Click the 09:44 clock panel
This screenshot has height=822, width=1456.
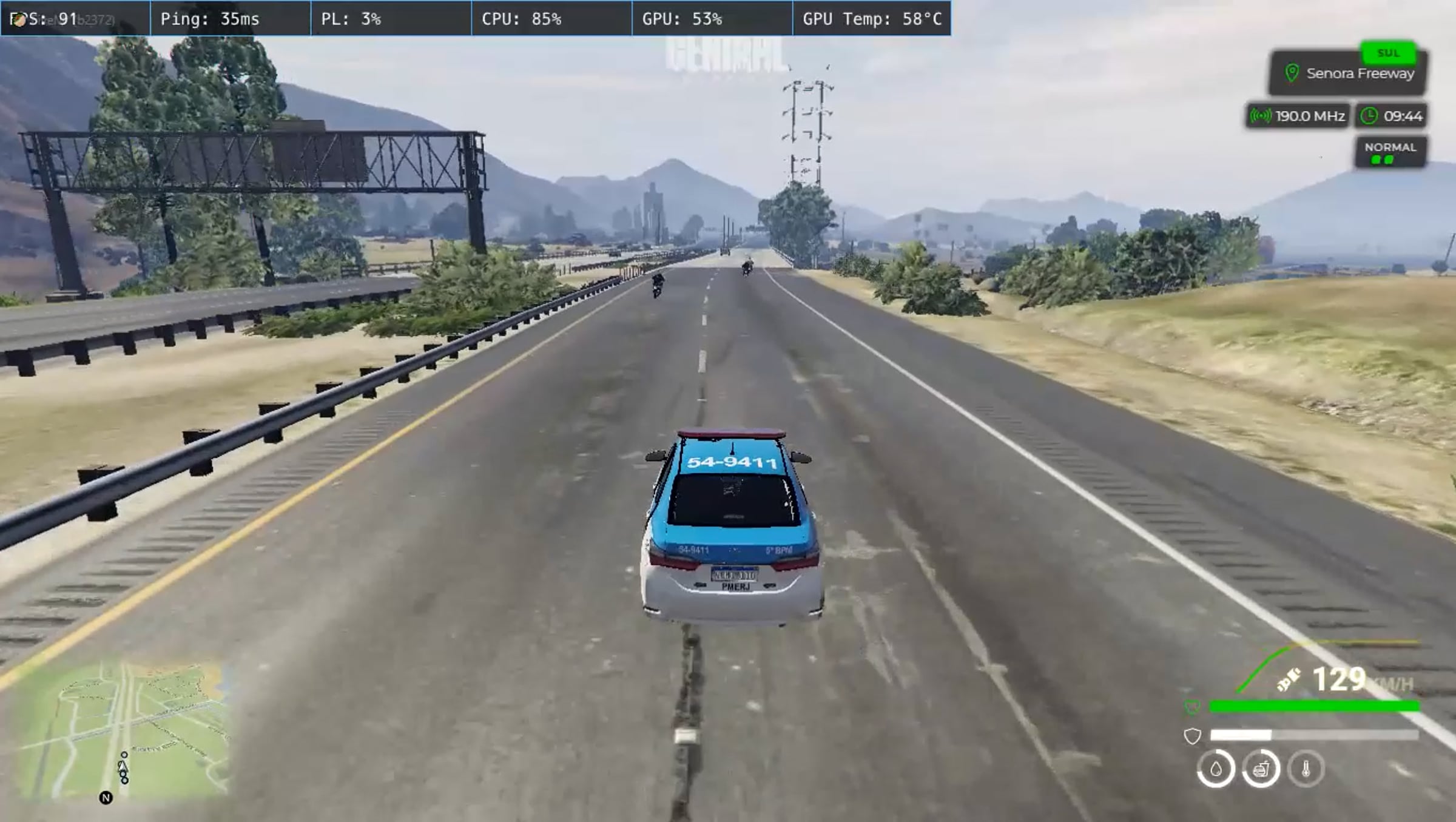1392,116
